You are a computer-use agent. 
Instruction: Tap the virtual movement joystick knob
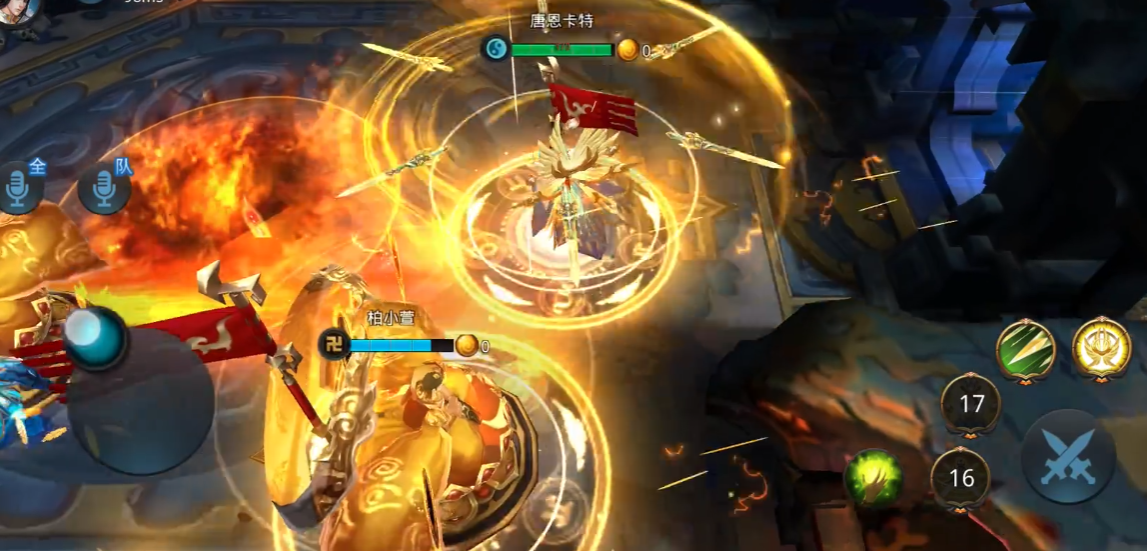click(96, 337)
